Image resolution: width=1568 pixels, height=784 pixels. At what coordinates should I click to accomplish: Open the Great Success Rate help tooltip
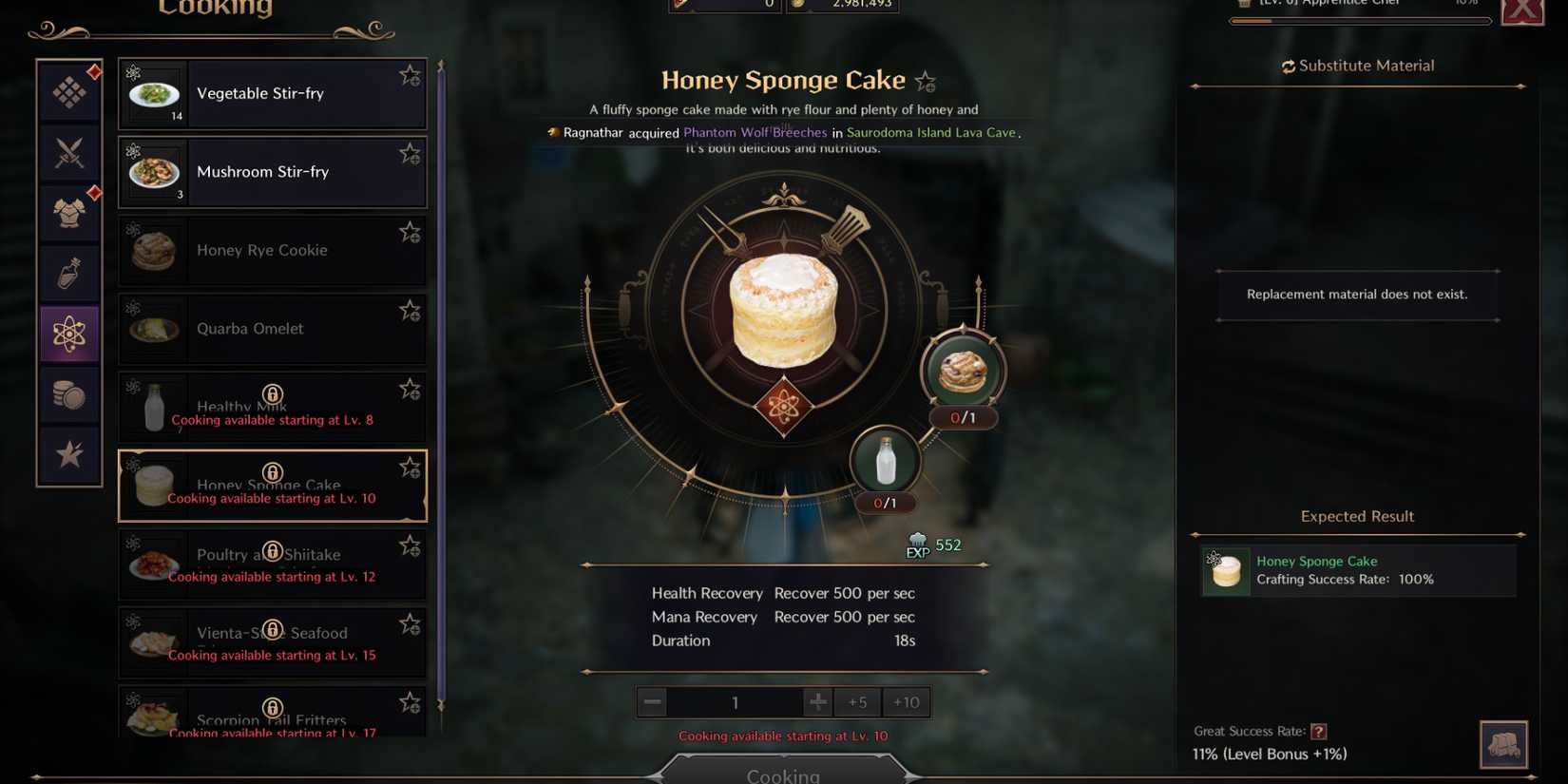(1319, 731)
